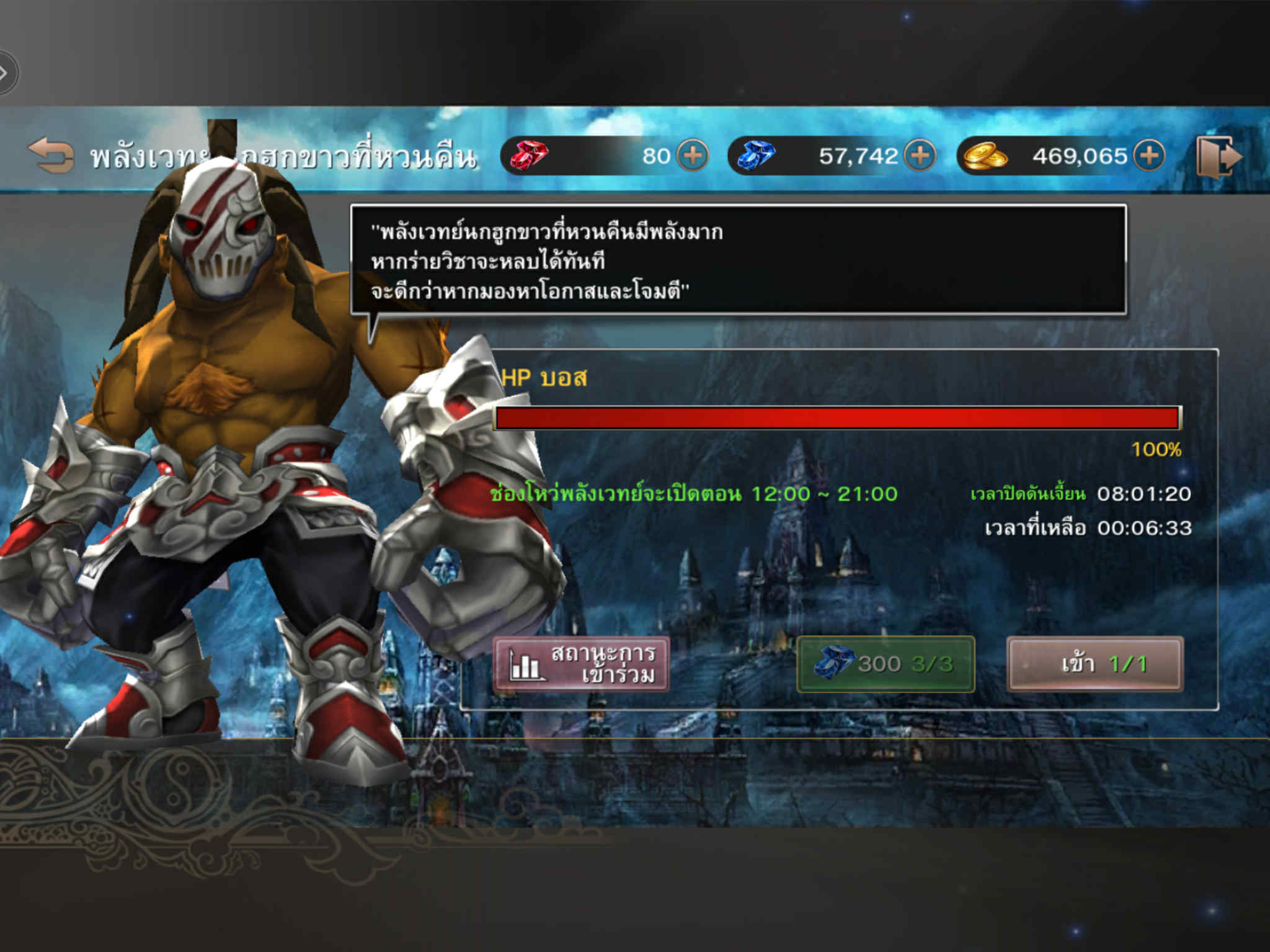Open the participation status chart button
The width and height of the screenshot is (1270, 952).
click(x=581, y=664)
